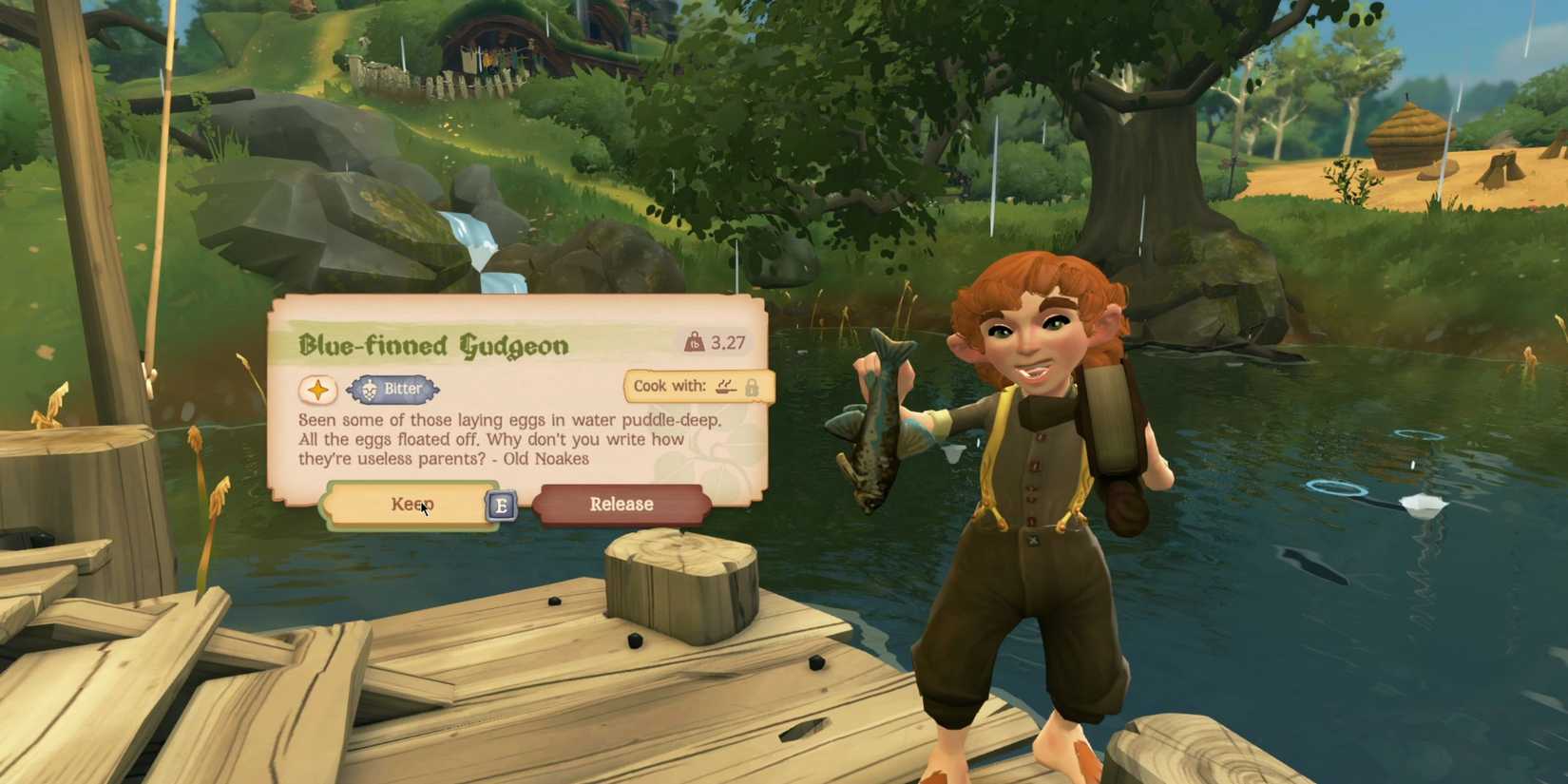Image resolution: width=1568 pixels, height=784 pixels.
Task: Select the golden star icon on the fish card
Action: [317, 390]
